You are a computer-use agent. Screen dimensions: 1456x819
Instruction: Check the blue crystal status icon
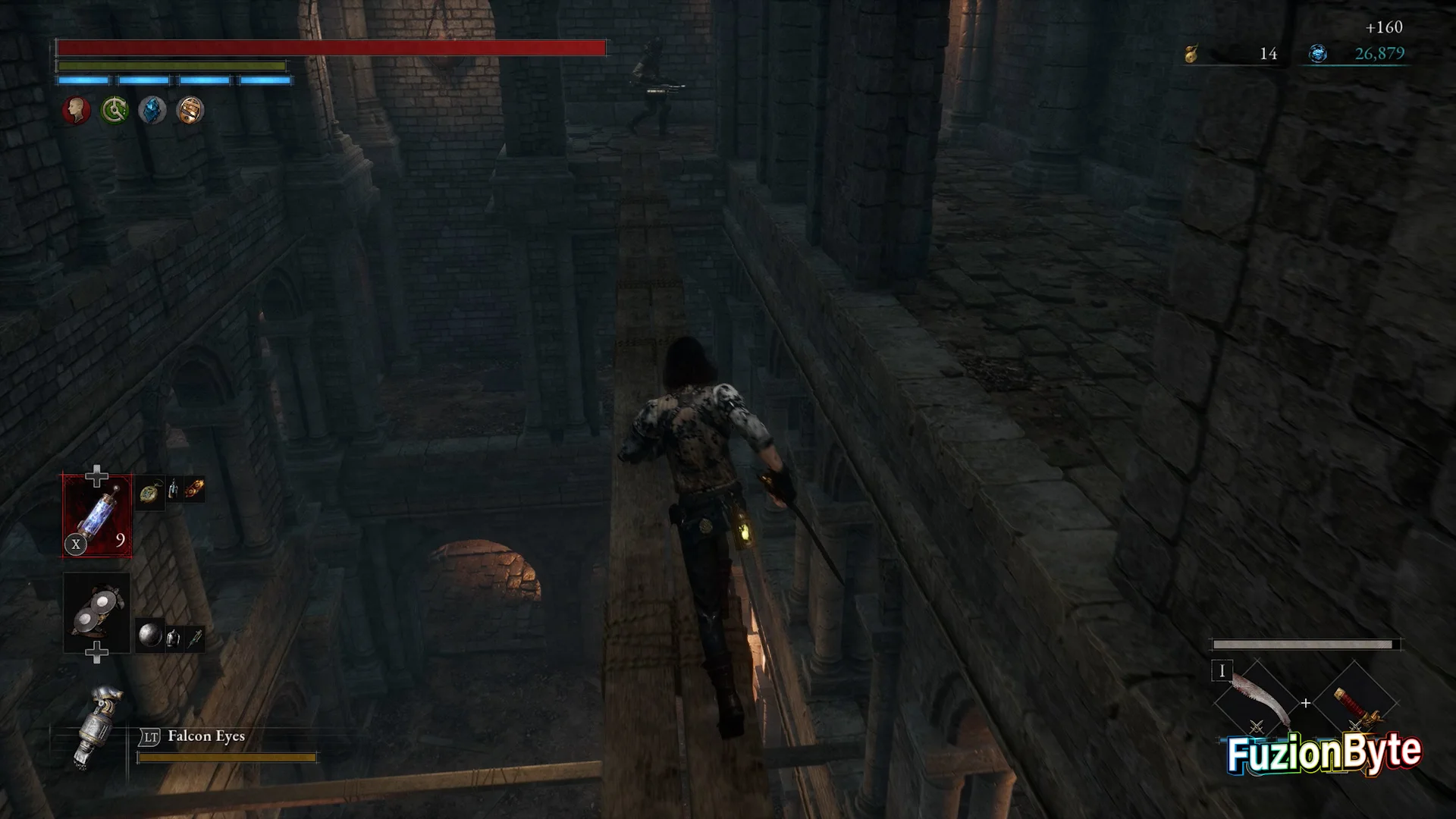pyautogui.click(x=152, y=111)
